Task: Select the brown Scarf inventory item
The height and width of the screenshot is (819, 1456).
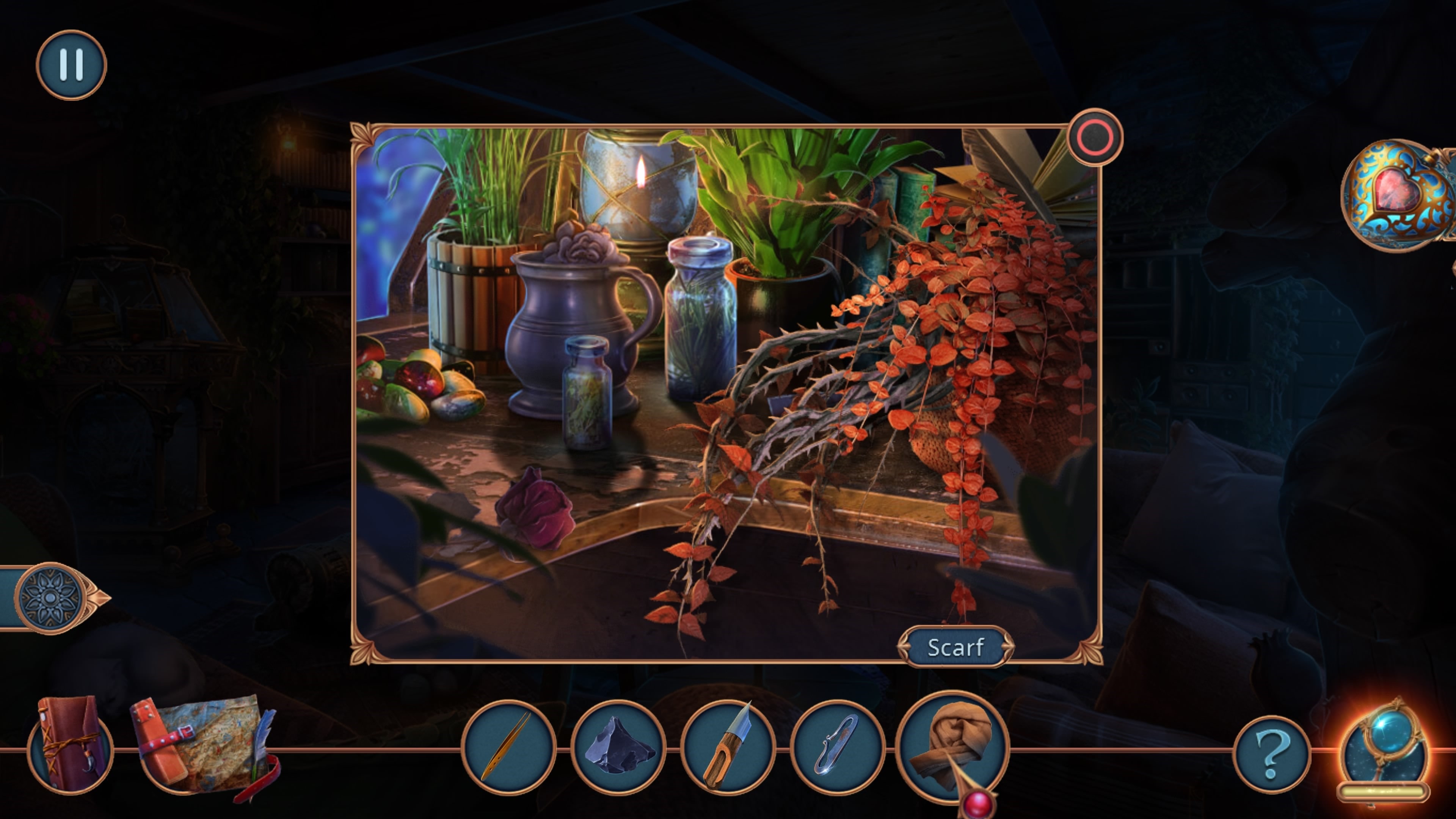Action: coord(953,745)
